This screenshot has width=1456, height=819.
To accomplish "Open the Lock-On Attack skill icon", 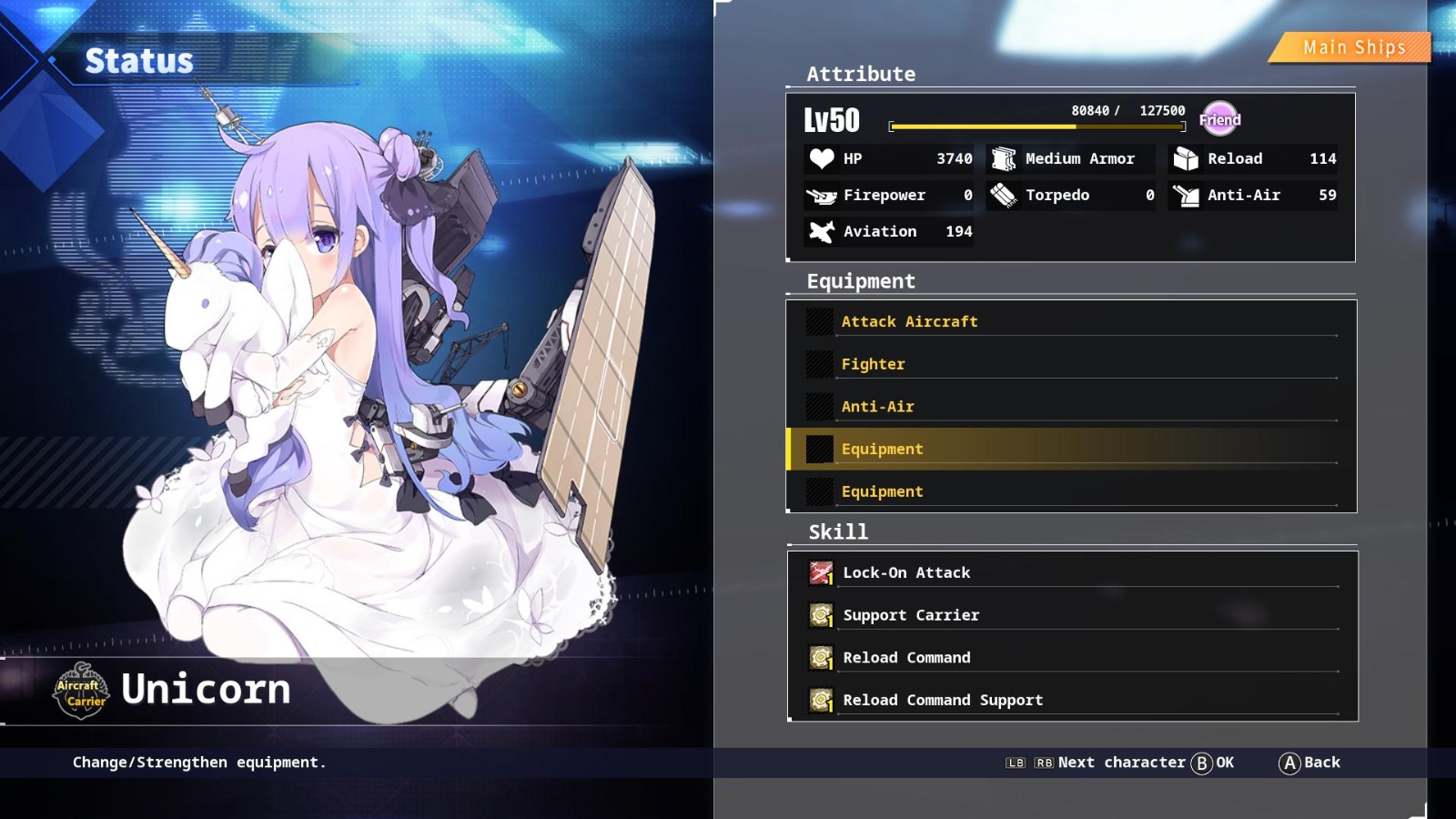I will coord(820,572).
